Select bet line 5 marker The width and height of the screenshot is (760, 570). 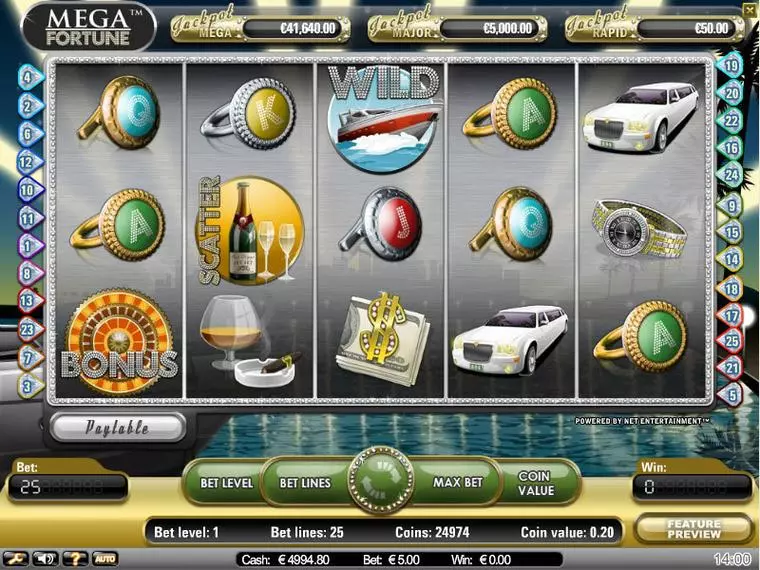pyautogui.click(x=731, y=395)
